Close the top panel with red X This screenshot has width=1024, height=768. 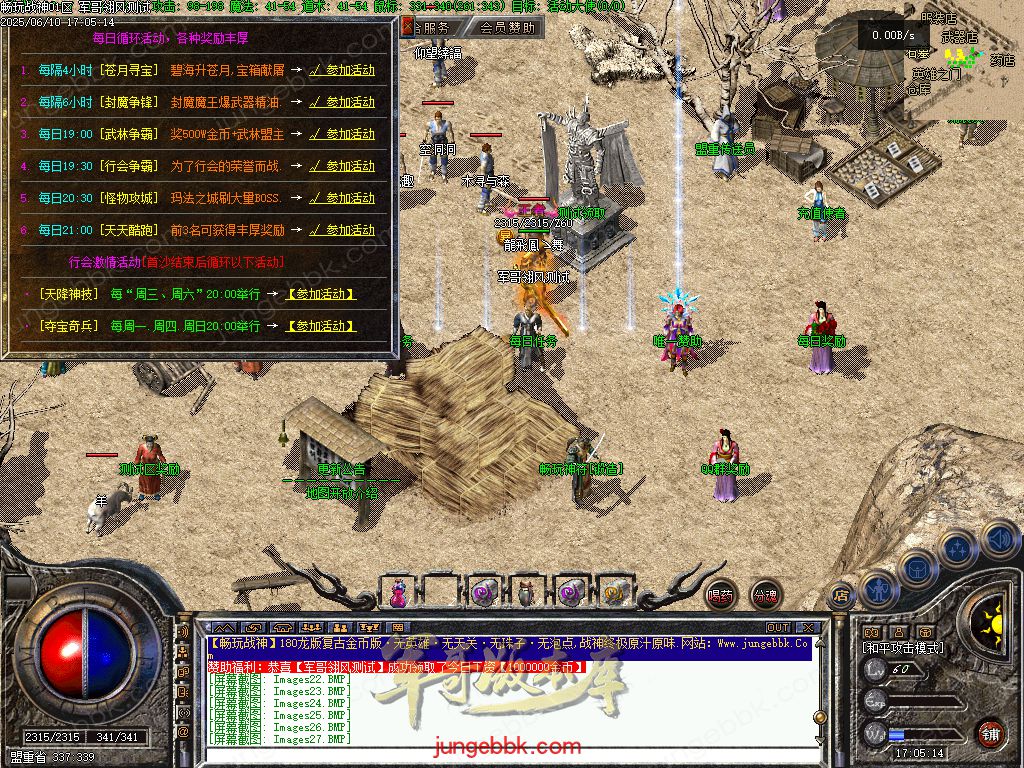(407, 28)
